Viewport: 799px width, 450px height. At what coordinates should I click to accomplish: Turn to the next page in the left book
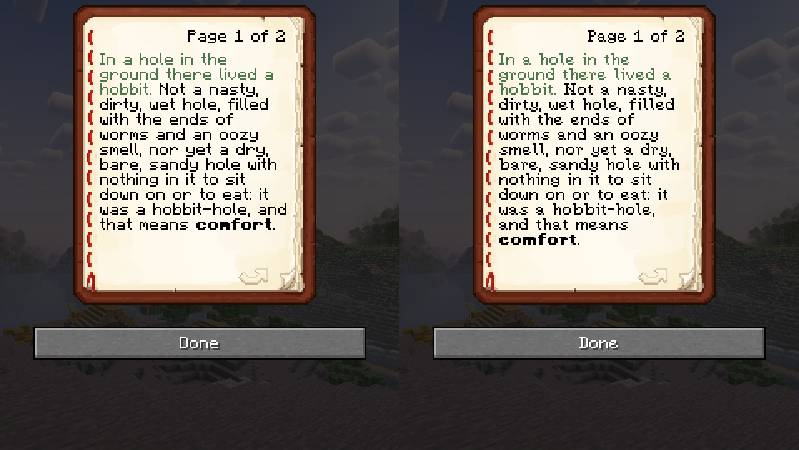point(254,276)
